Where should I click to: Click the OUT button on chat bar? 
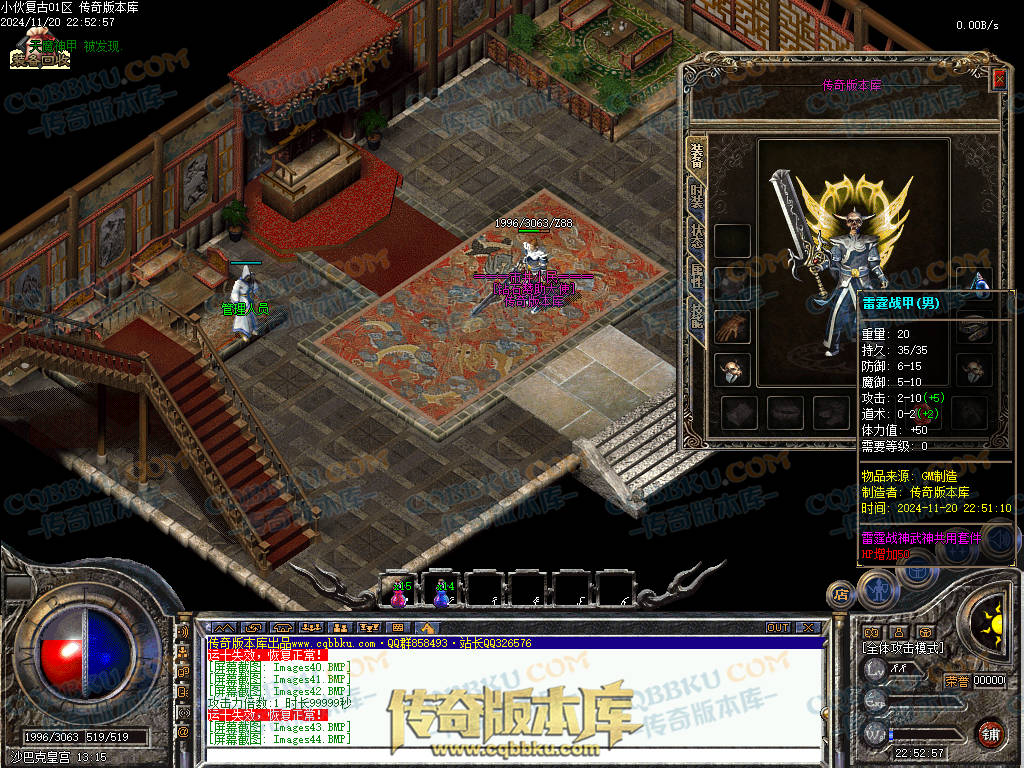click(x=778, y=628)
